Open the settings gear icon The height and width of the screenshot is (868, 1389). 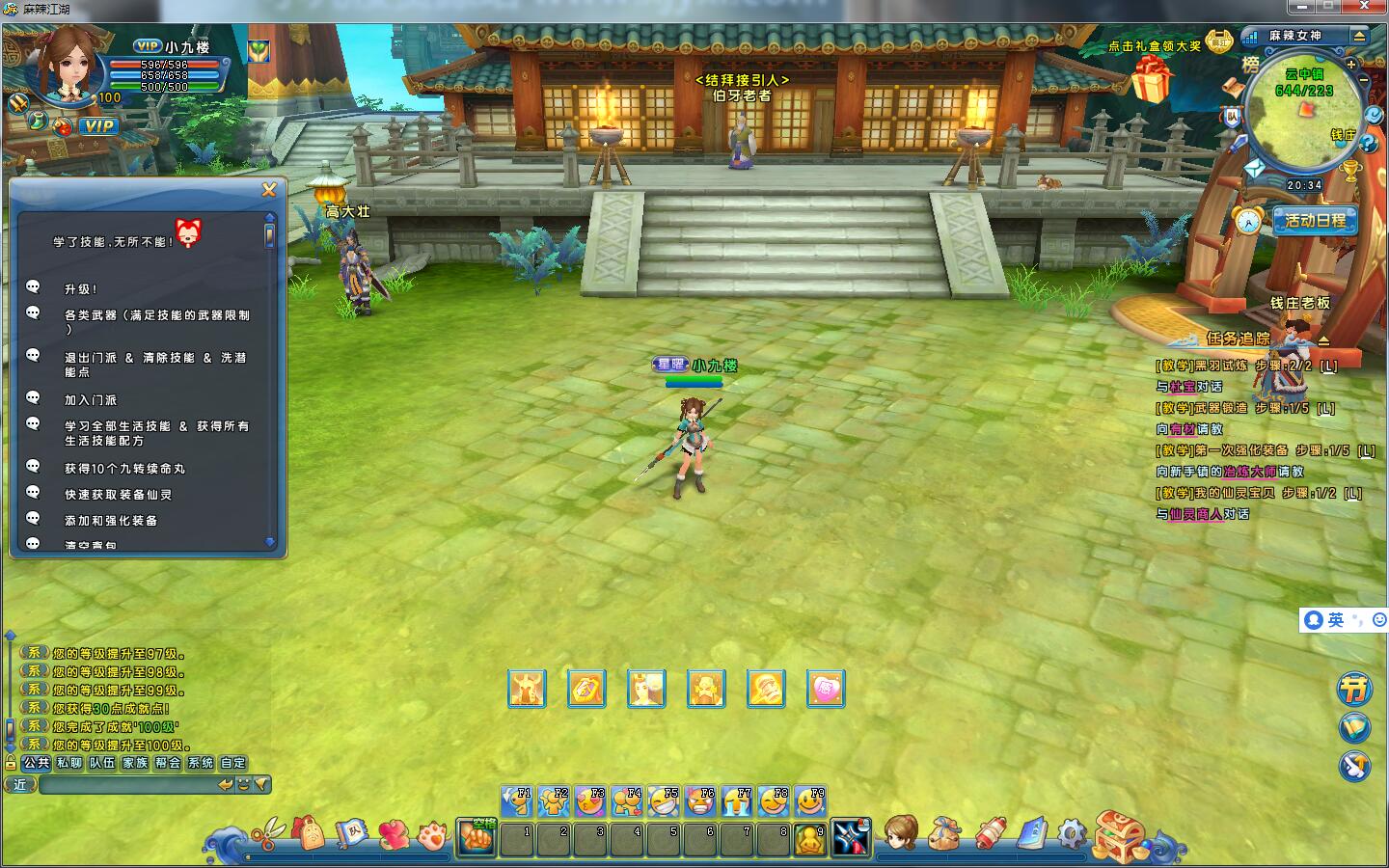[1072, 831]
